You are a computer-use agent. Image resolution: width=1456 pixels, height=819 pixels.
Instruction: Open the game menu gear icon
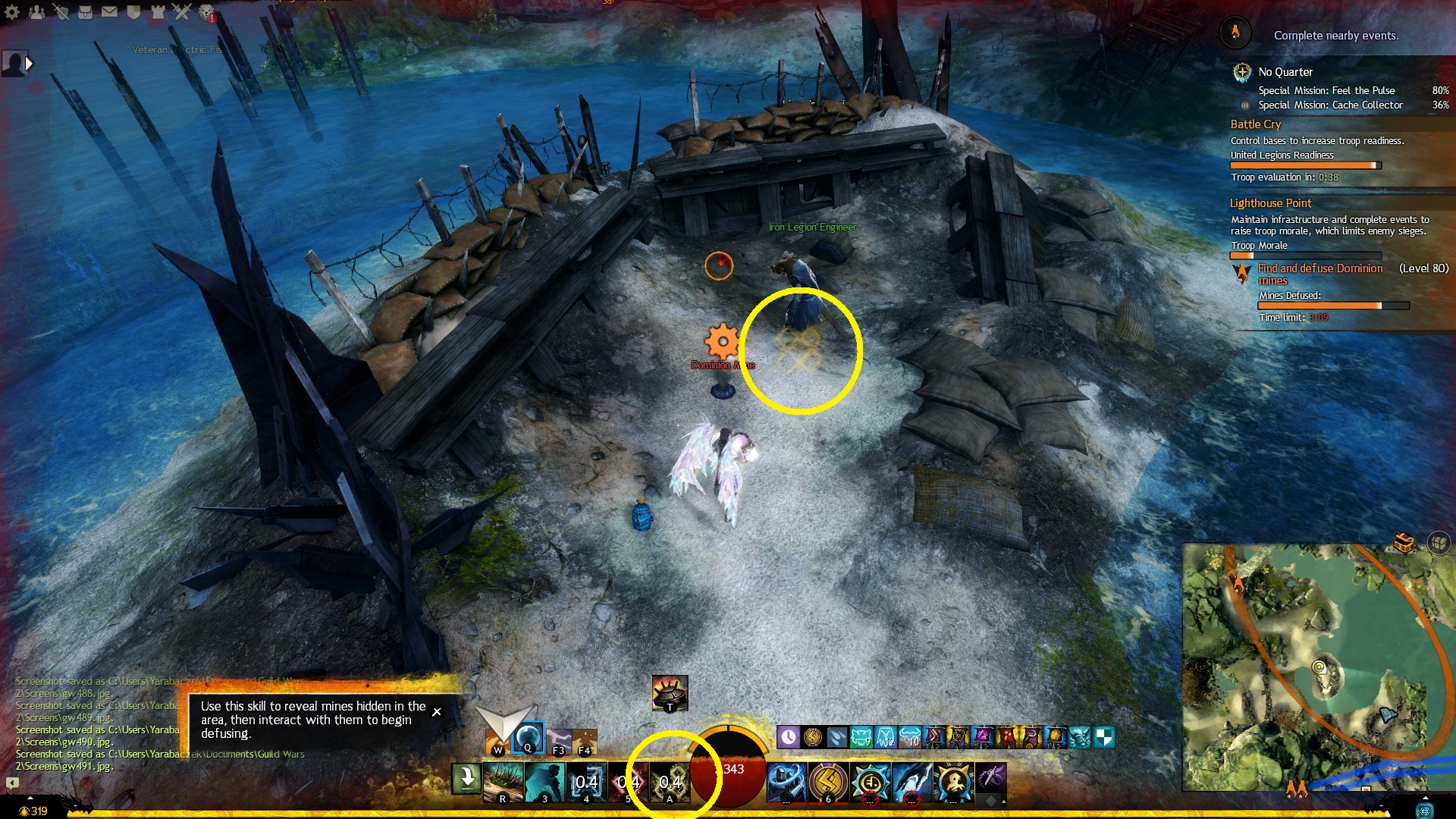[x=12, y=11]
